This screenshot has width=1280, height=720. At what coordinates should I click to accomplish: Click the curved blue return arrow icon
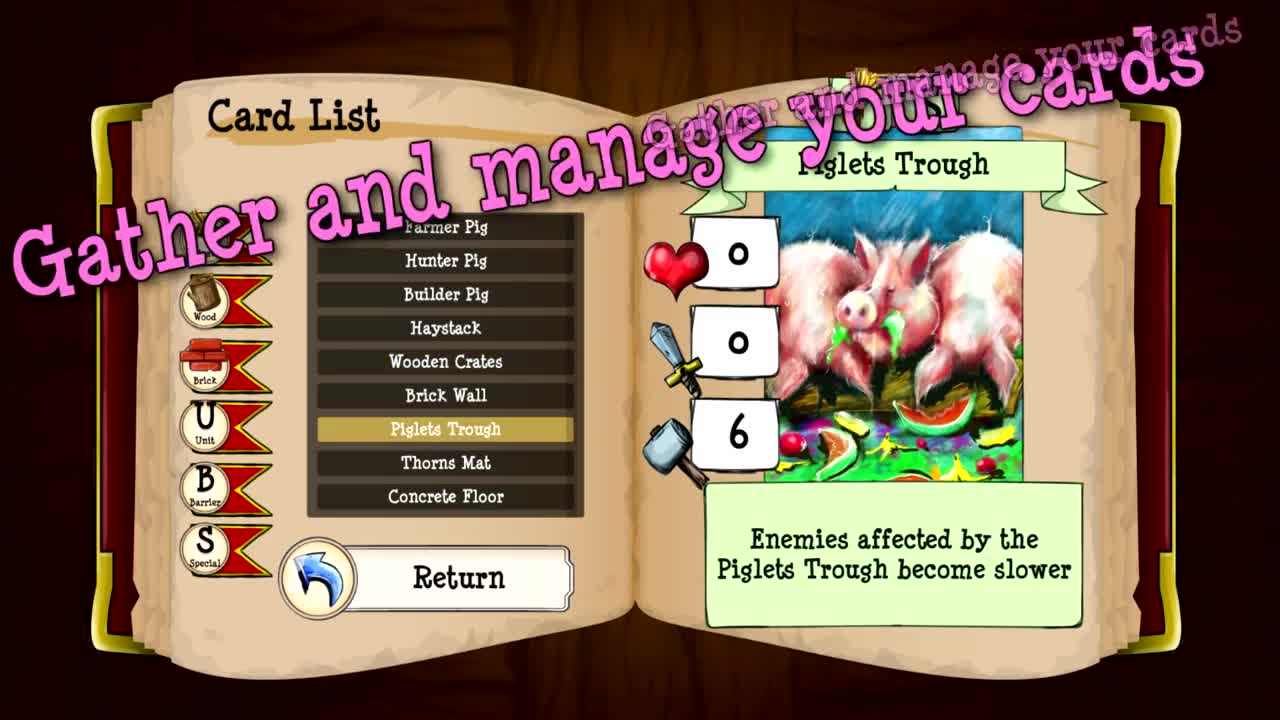(x=318, y=576)
